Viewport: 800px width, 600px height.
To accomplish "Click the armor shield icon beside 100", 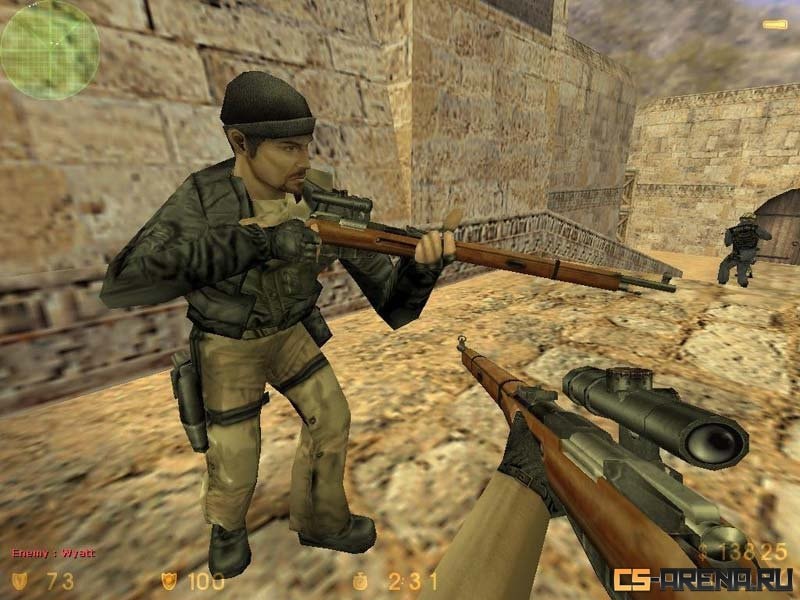I will click(169, 580).
